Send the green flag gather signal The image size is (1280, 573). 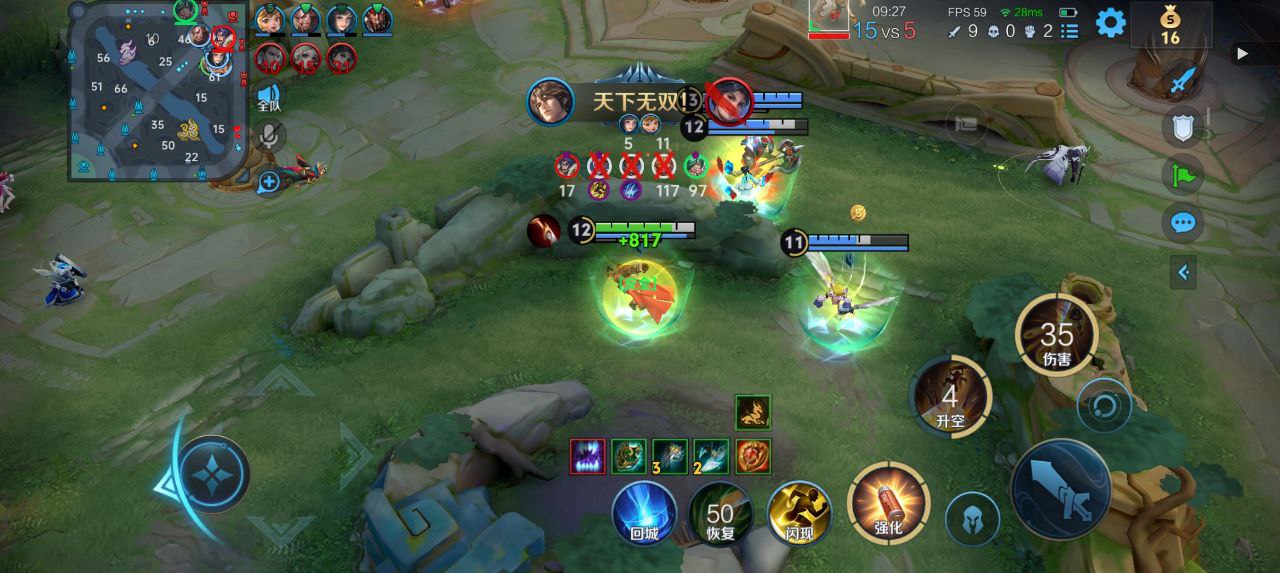1183,174
